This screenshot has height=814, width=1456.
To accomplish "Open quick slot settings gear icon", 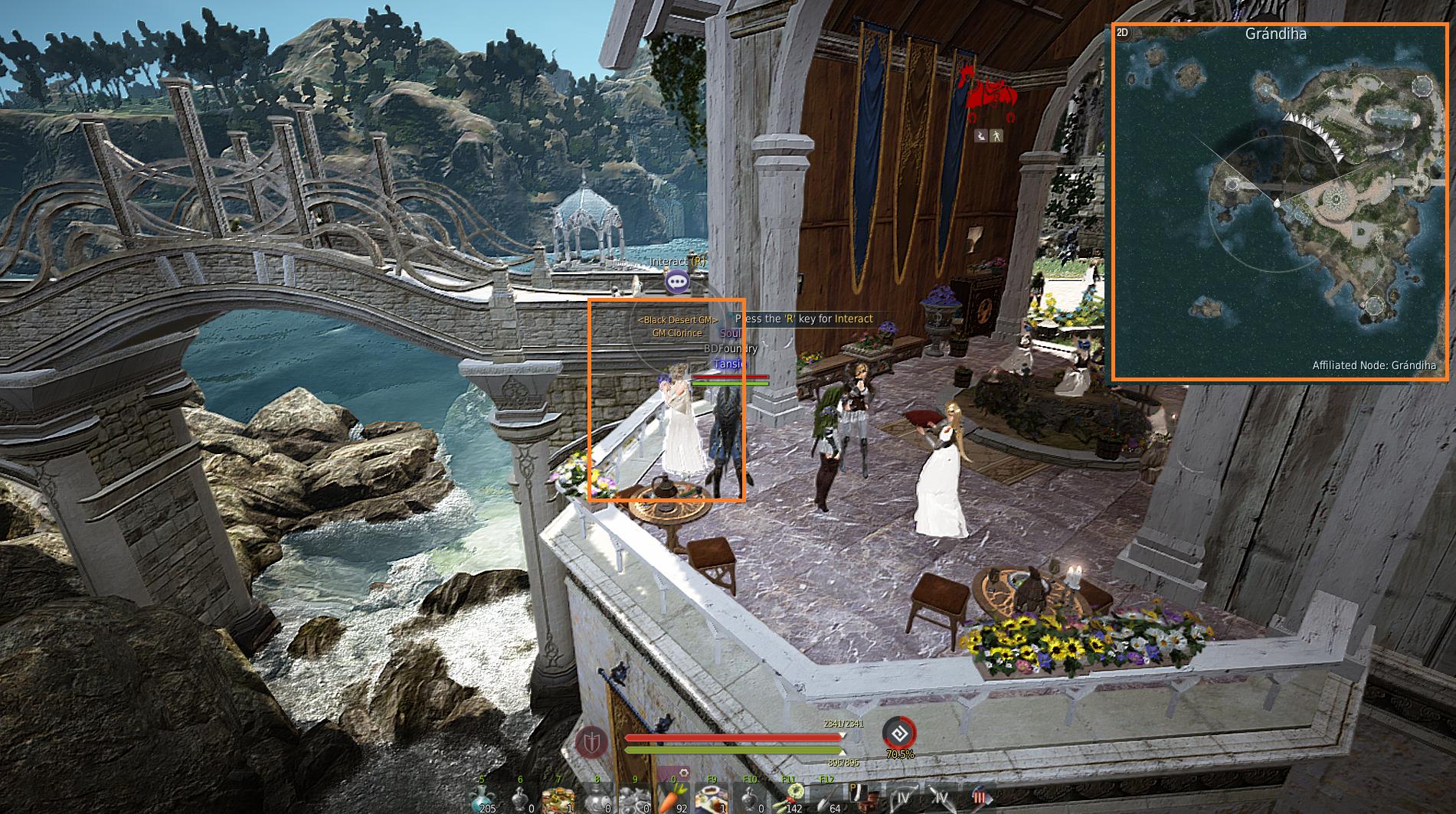I will point(682,773).
